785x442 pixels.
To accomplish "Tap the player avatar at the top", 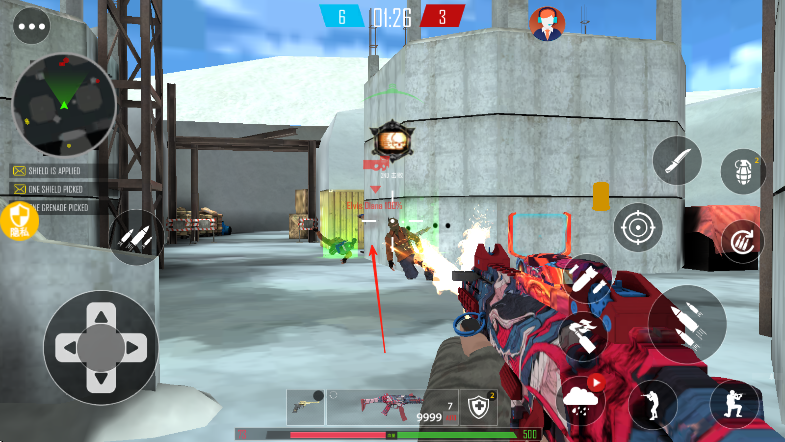I will point(547,24).
